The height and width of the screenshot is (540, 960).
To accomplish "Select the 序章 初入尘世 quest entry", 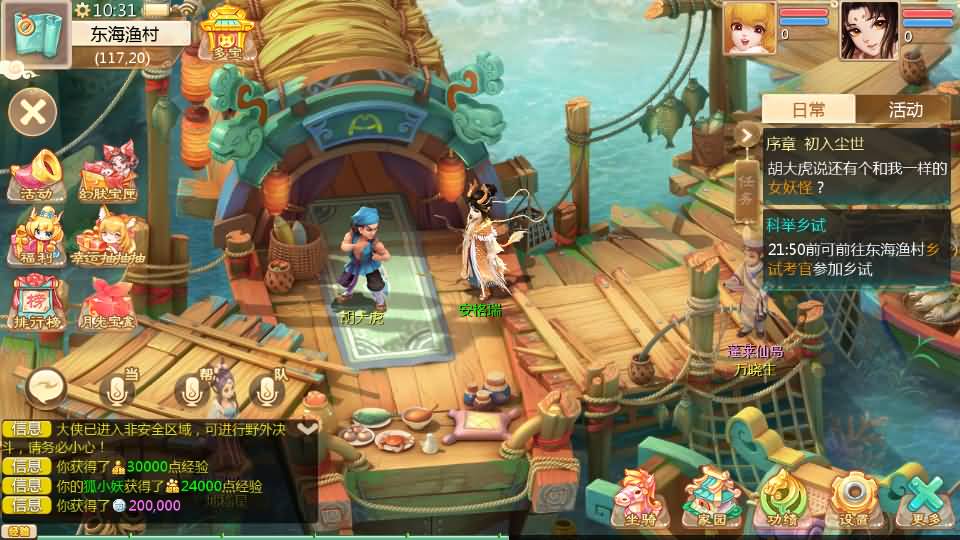I will [856, 164].
